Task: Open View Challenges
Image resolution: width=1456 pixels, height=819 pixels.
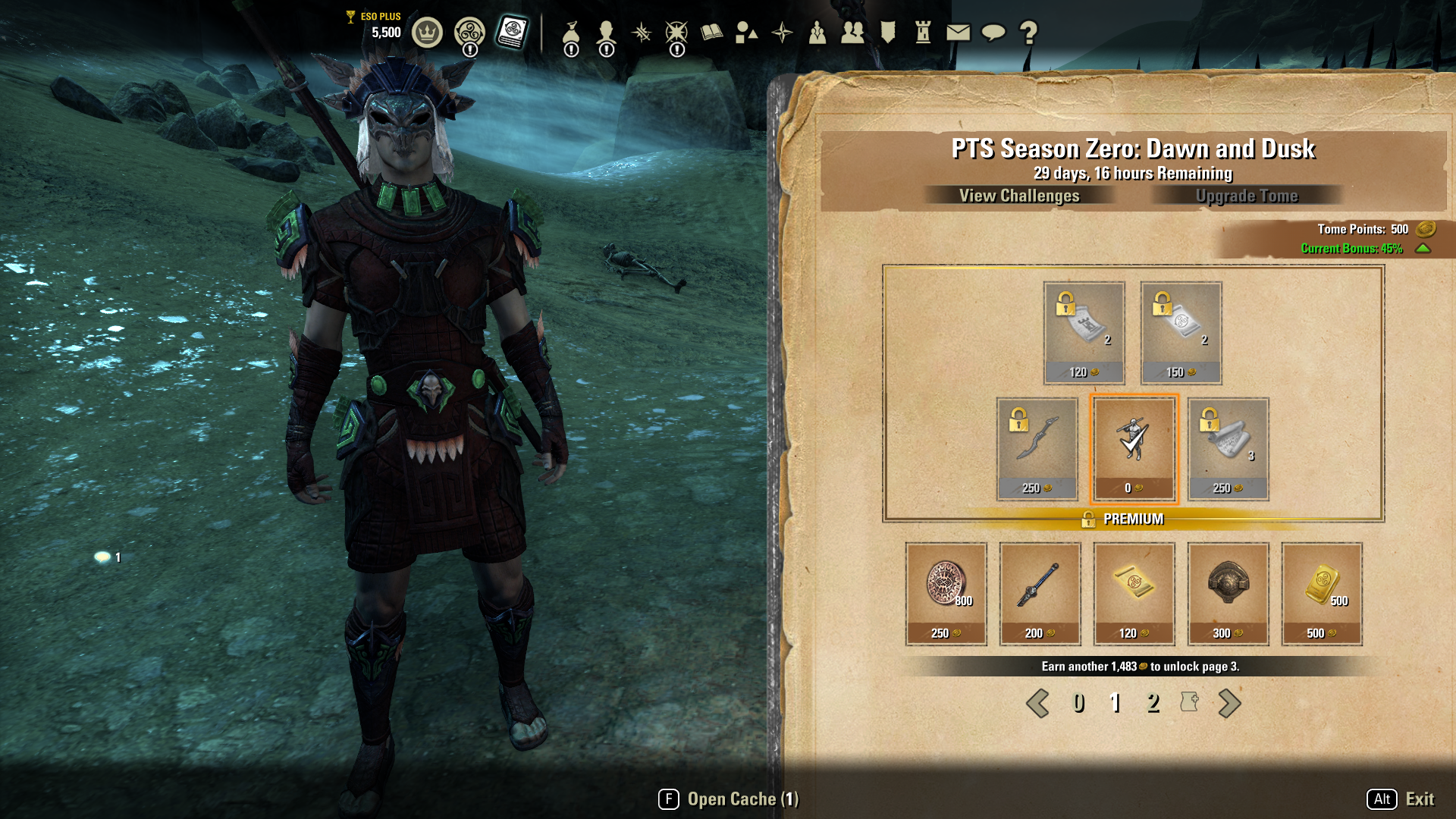Action: (1018, 196)
